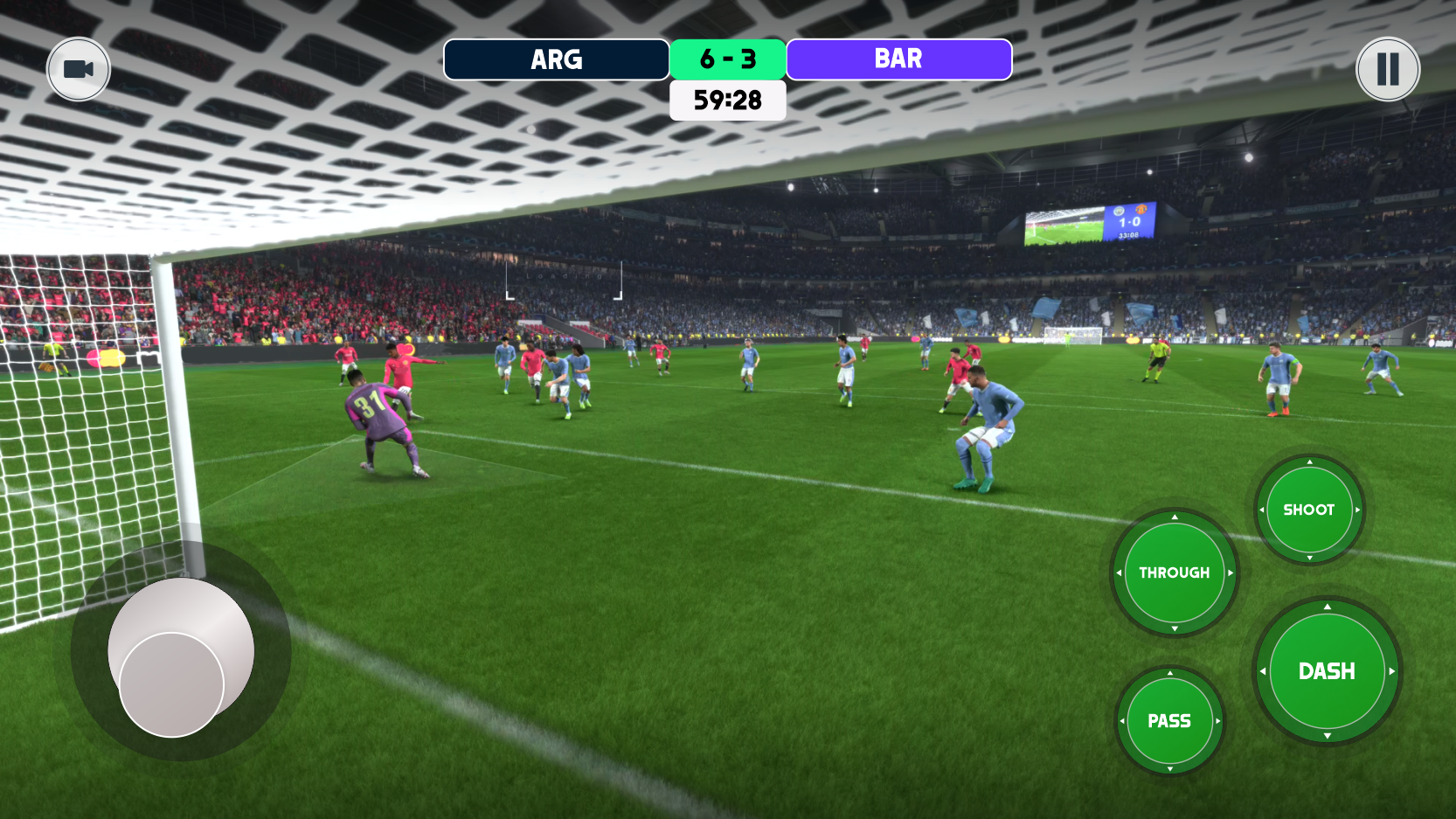Click the down arrow below THROUGH
The image size is (1456, 819).
(x=1175, y=630)
